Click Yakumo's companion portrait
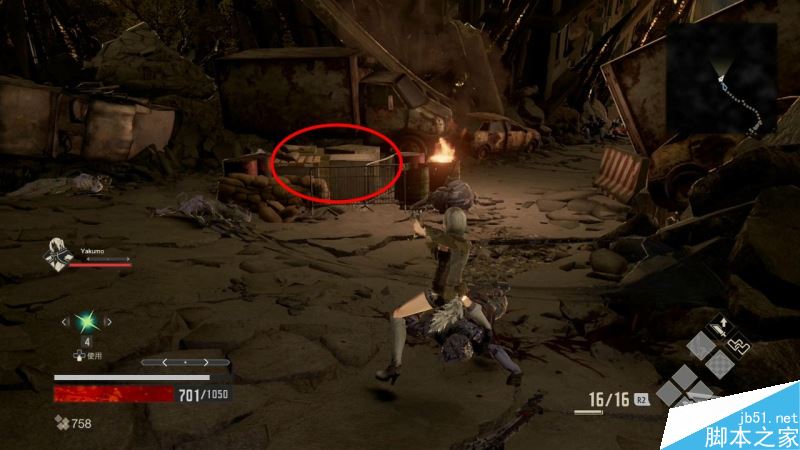Screen dimensions: 800x450 [56, 257]
